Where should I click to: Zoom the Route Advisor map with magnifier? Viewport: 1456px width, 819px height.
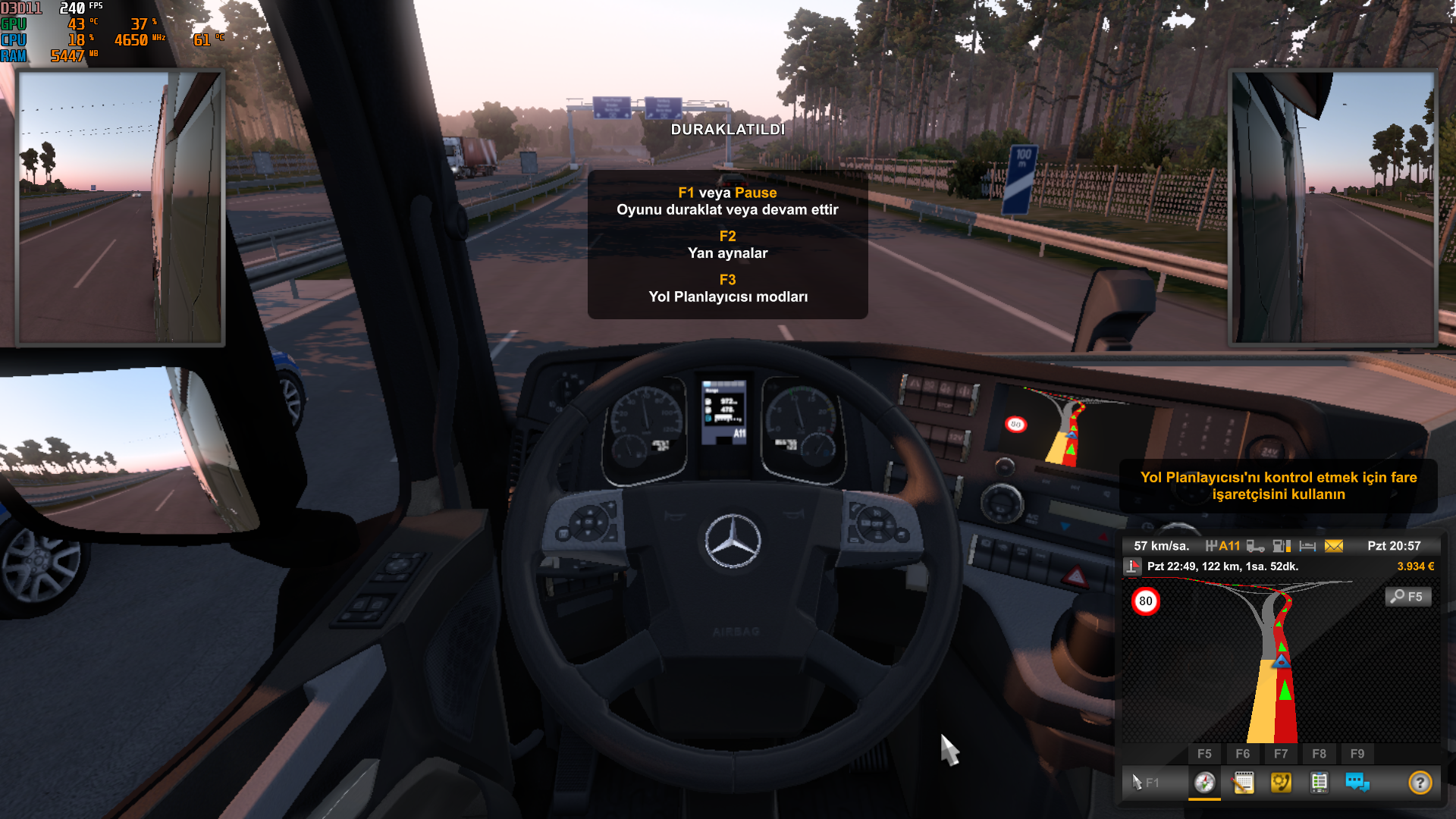(x=1408, y=597)
